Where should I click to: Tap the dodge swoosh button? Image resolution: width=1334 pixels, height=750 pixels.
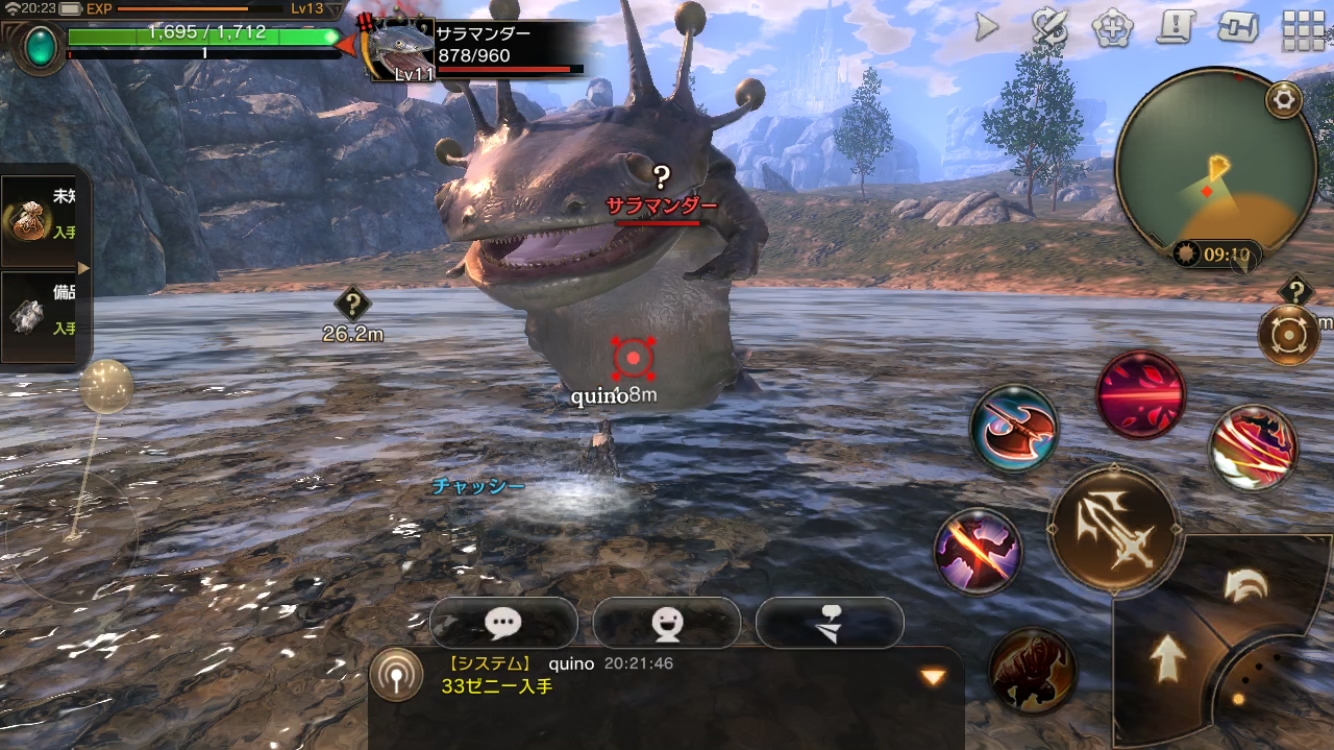pos(1246,586)
